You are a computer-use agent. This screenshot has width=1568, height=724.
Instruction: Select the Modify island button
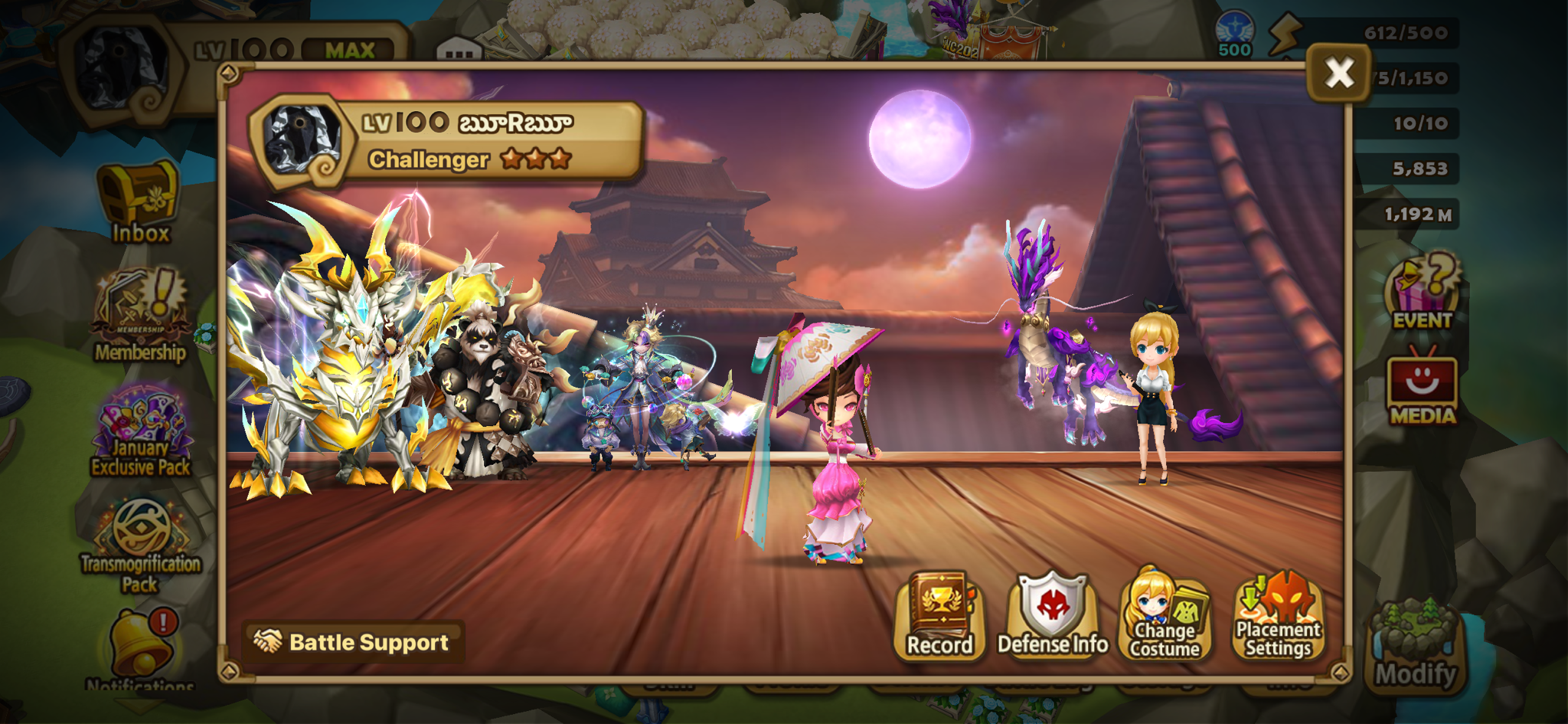[1416, 647]
